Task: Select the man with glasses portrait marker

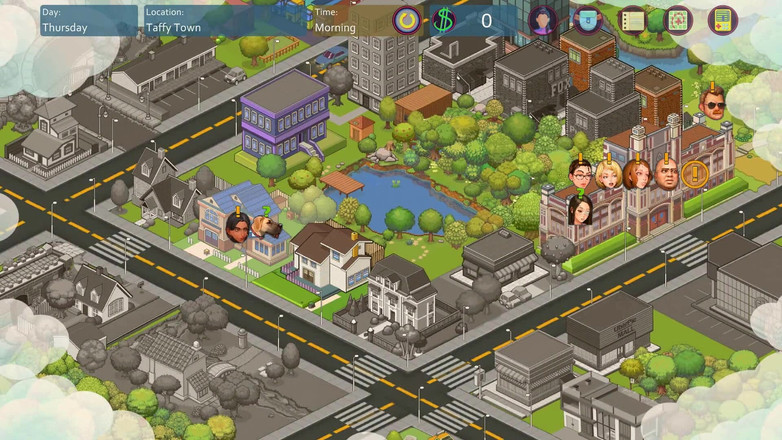Action: [x=581, y=174]
